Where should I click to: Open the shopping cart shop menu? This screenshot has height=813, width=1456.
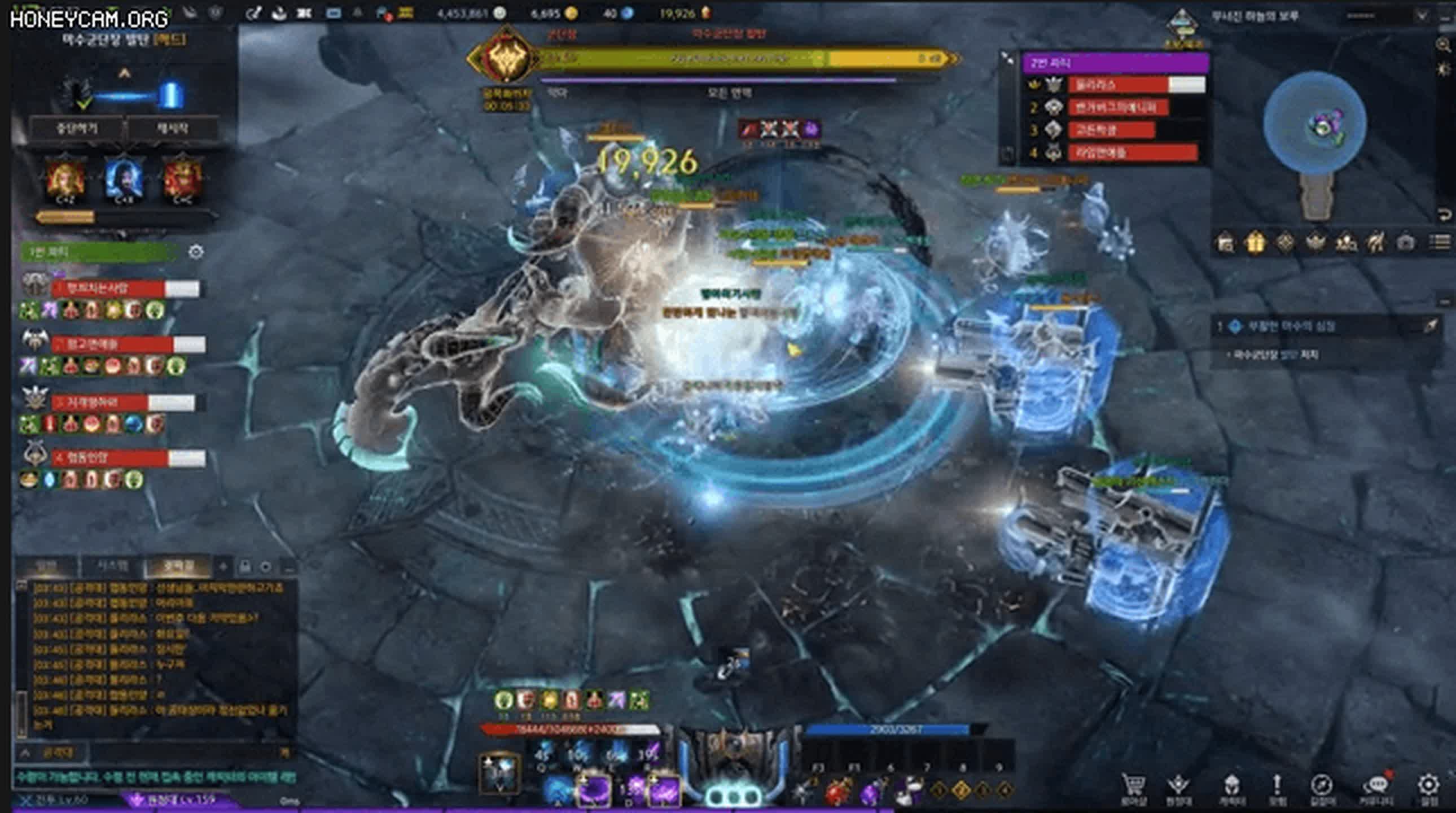click(1134, 786)
